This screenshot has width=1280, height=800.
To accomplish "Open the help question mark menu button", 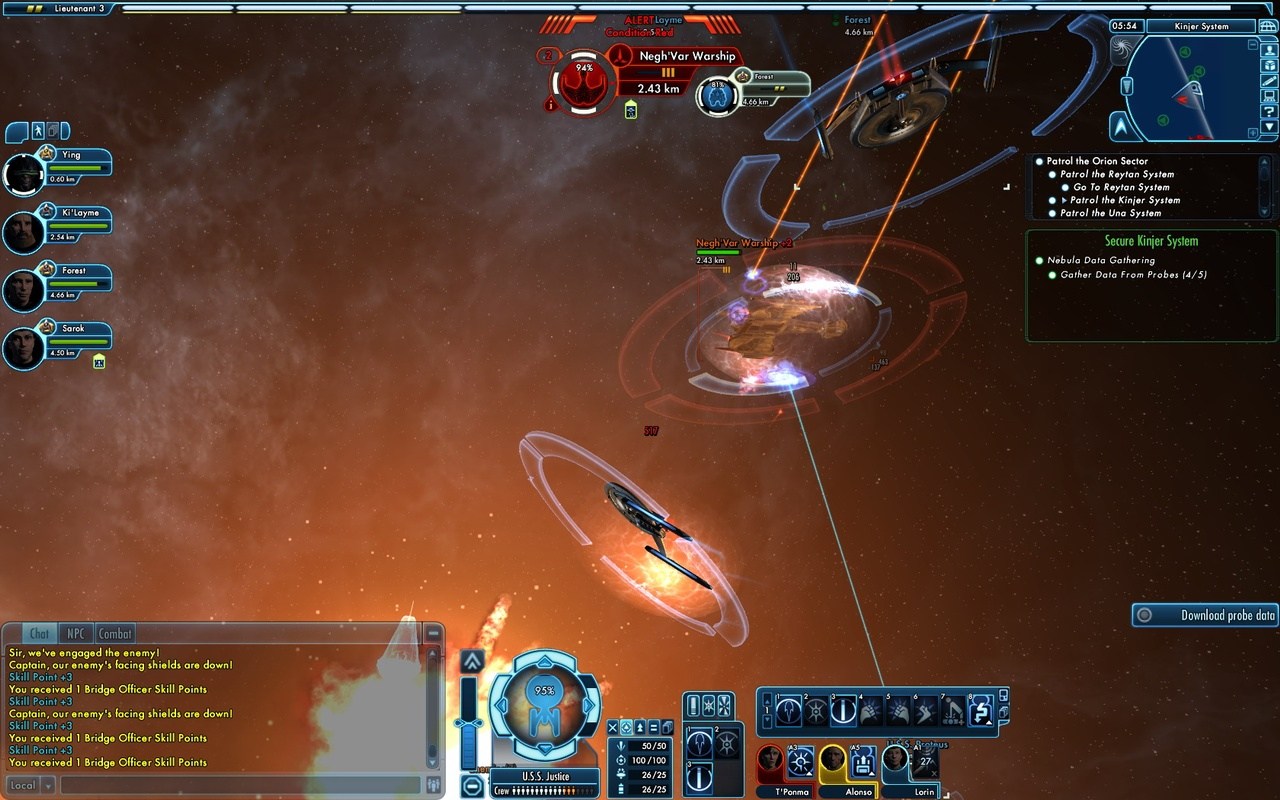I will click(x=1269, y=112).
